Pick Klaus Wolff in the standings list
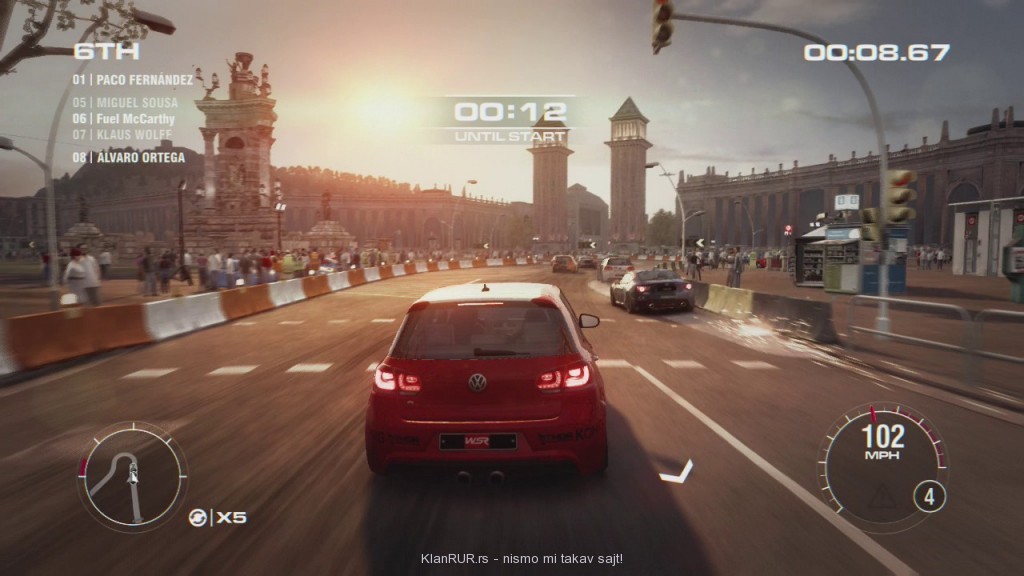The height and width of the screenshot is (576, 1024). coord(122,134)
